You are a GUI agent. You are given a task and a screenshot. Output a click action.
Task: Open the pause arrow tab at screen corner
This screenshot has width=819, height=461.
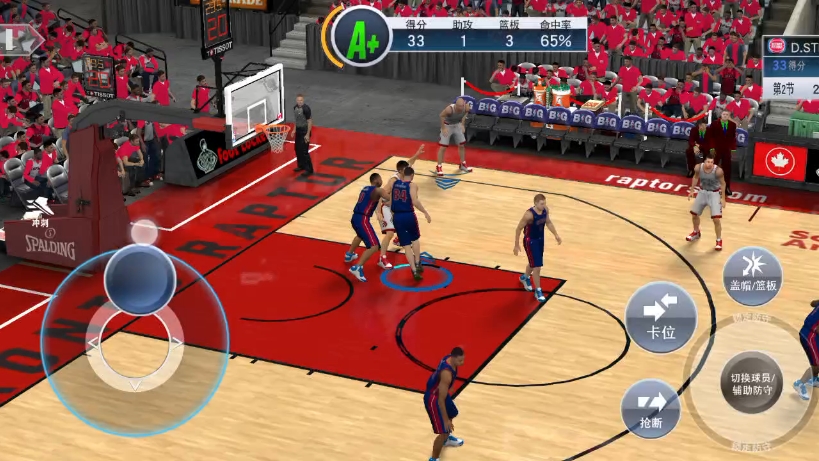pyautogui.click(x=20, y=39)
